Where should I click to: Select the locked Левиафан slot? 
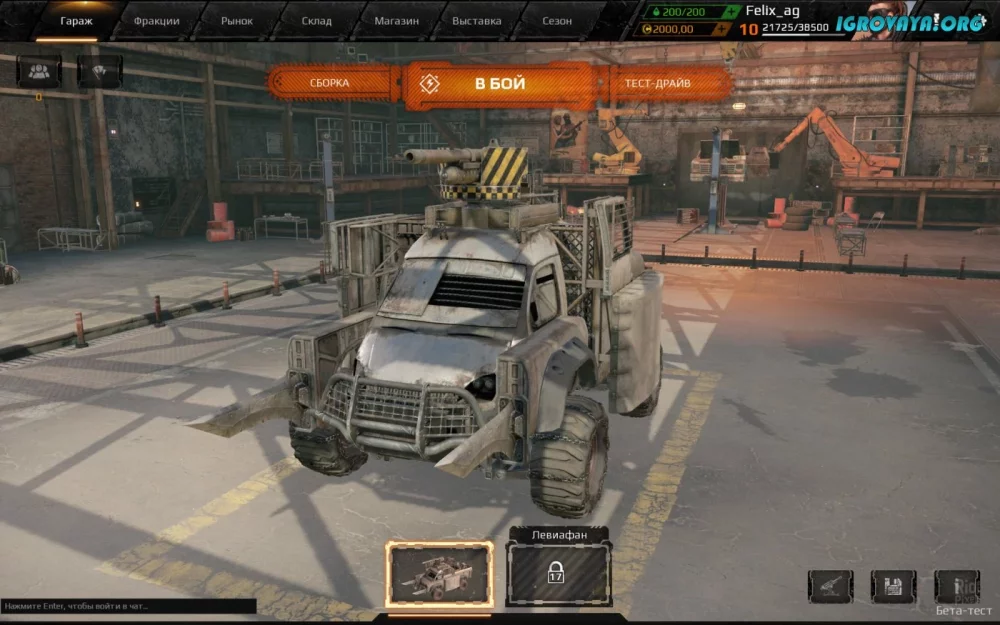coord(558,573)
